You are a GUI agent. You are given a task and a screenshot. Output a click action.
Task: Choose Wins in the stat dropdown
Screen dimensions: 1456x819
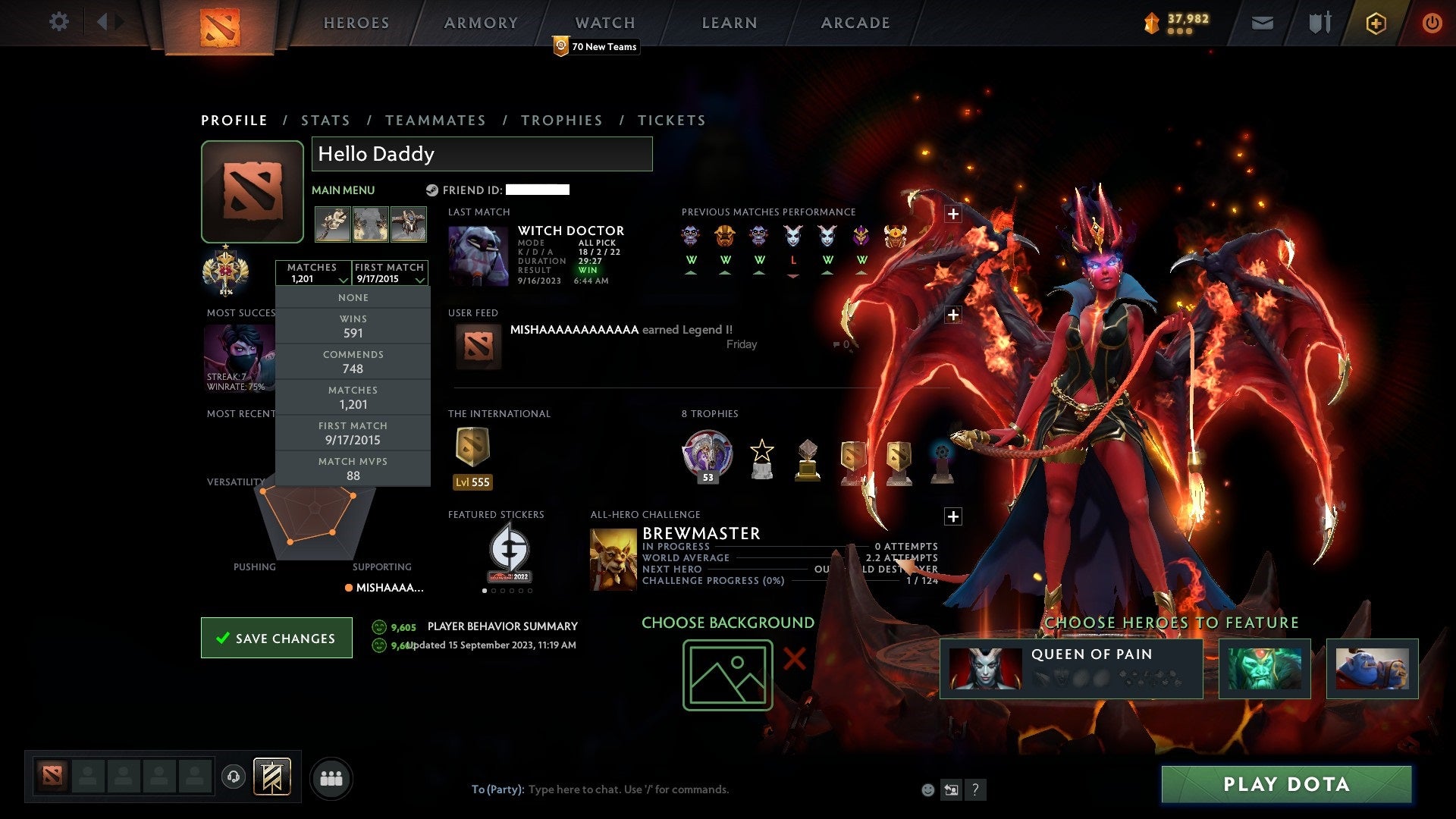[353, 326]
